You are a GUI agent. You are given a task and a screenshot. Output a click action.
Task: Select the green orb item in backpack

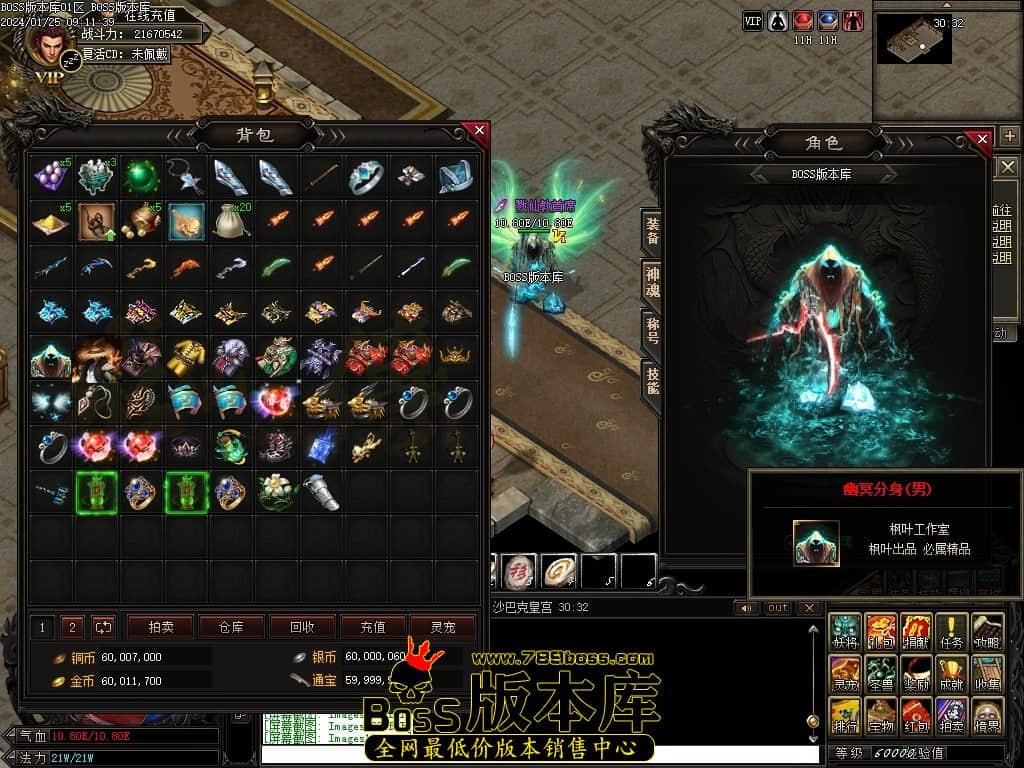tap(141, 177)
